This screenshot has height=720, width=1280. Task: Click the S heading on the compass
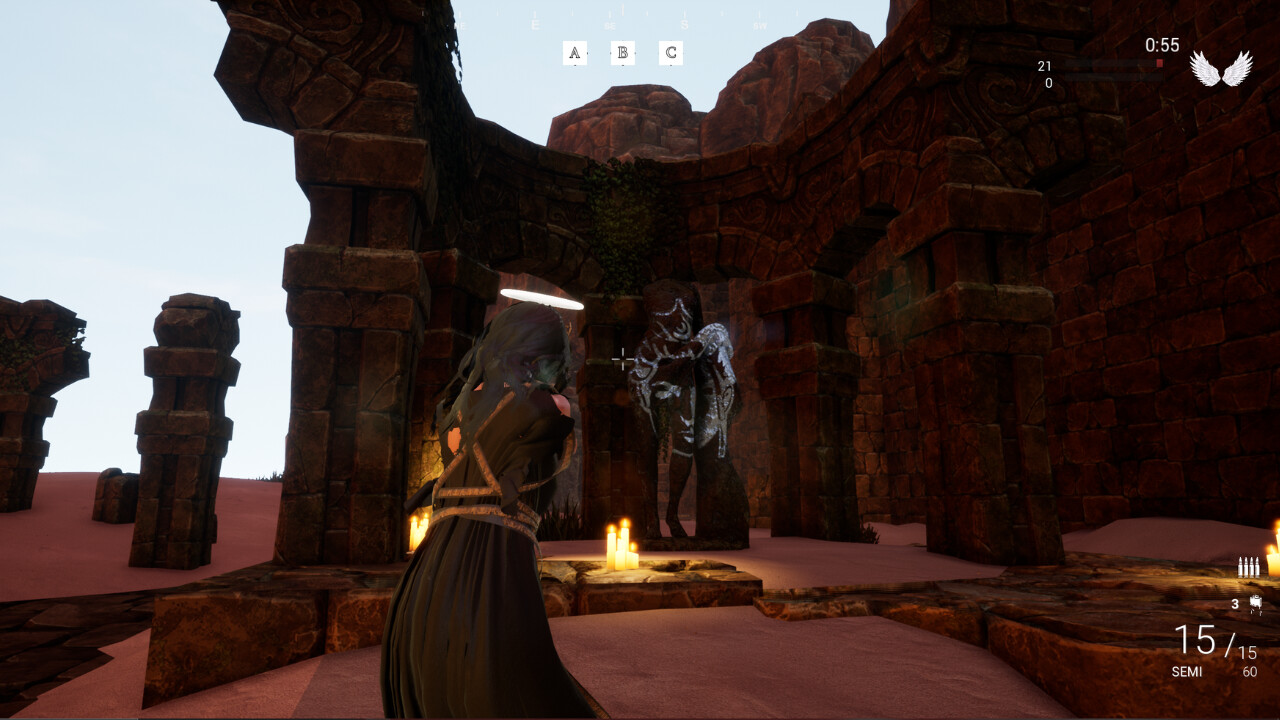tap(685, 24)
